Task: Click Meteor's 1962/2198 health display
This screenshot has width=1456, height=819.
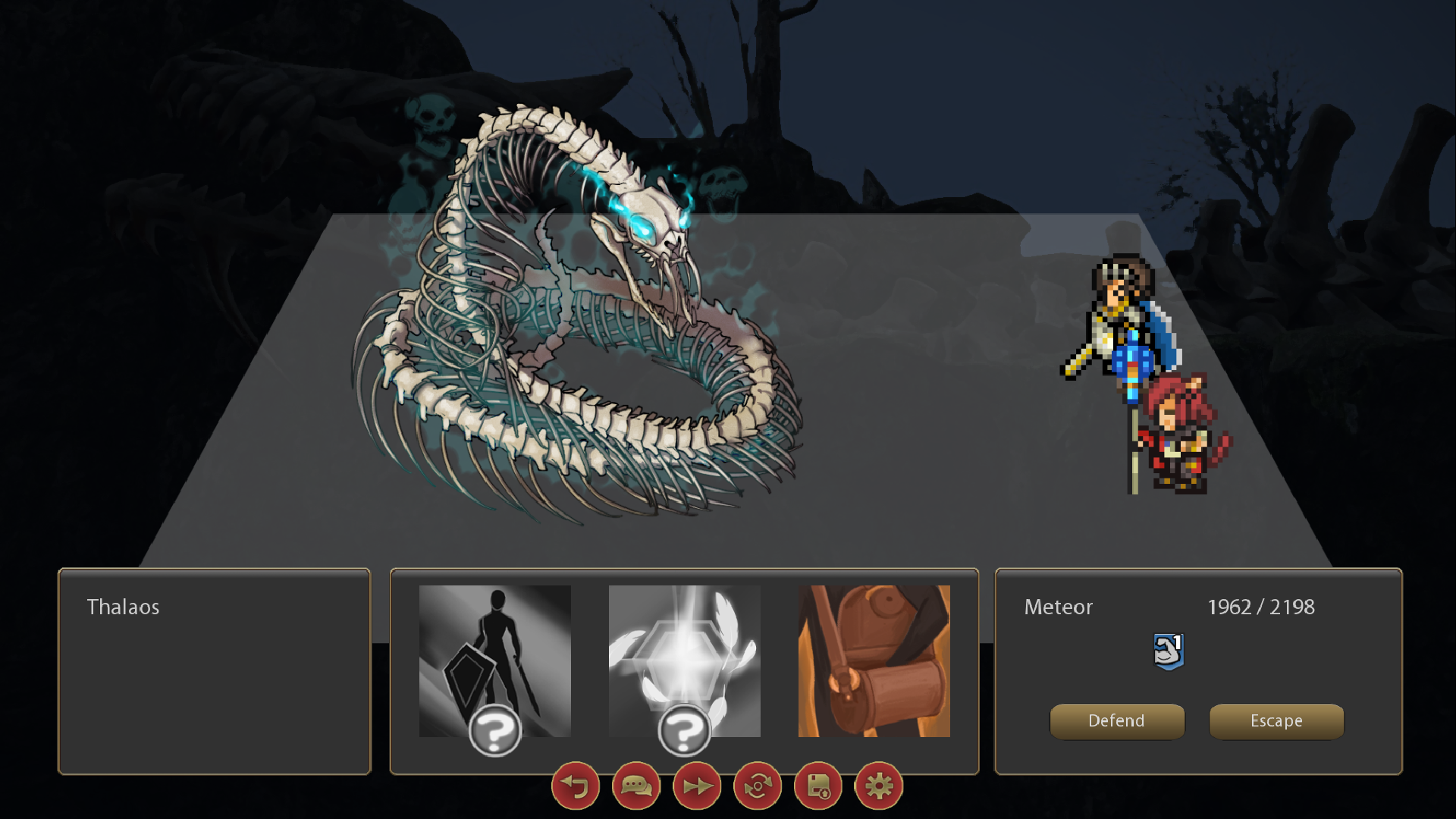Action: pos(1262,607)
